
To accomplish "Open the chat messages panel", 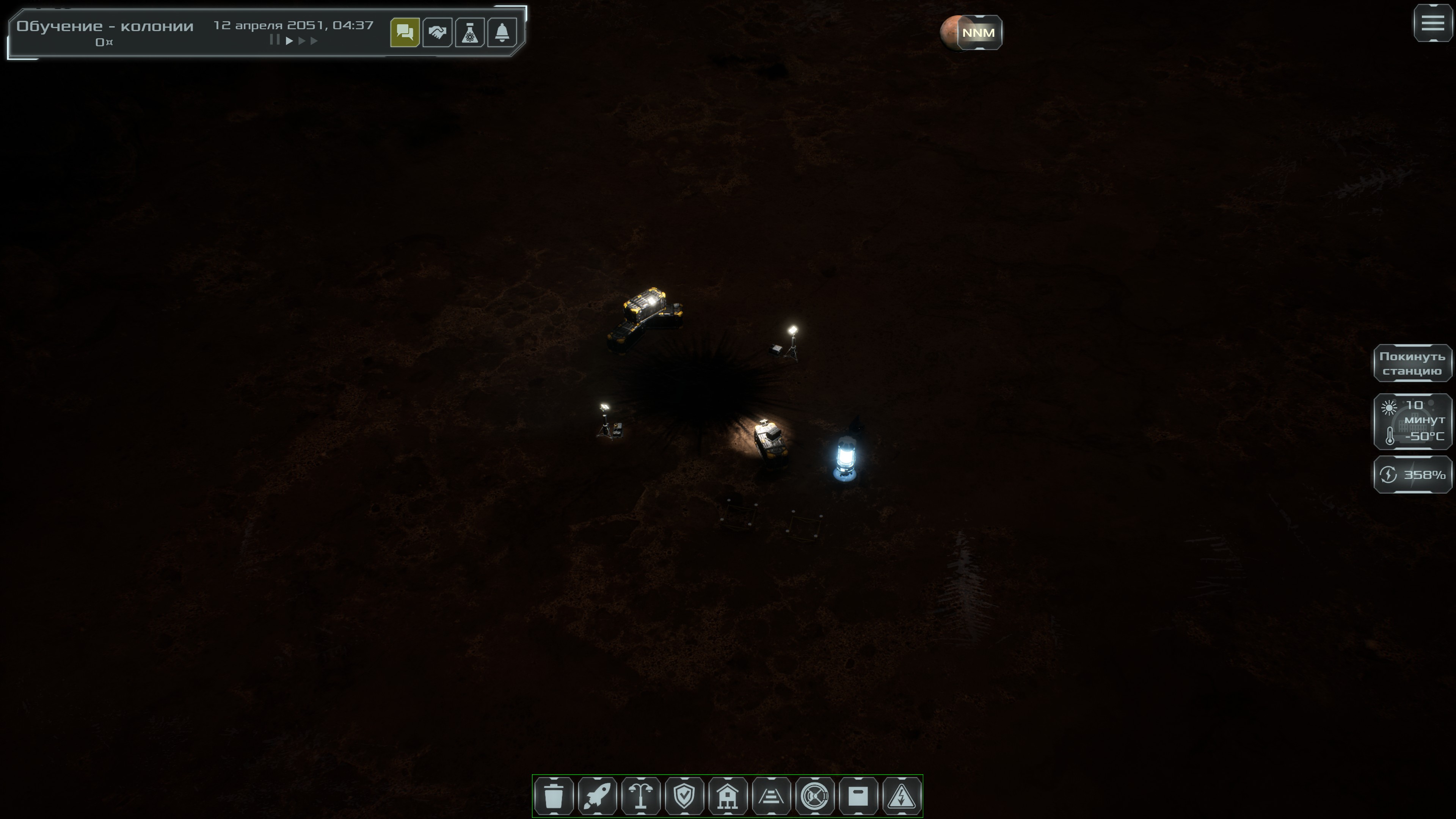I will tap(405, 33).
